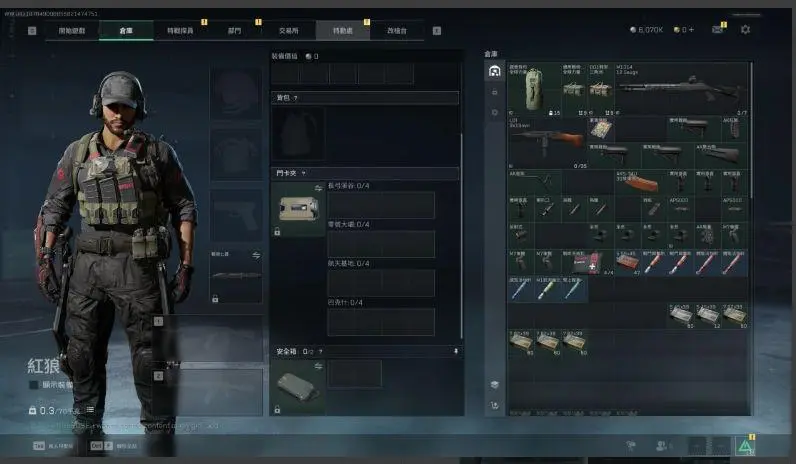Select the 部門 (Department) tab
796x464 pixels.
pyautogui.click(x=235, y=31)
